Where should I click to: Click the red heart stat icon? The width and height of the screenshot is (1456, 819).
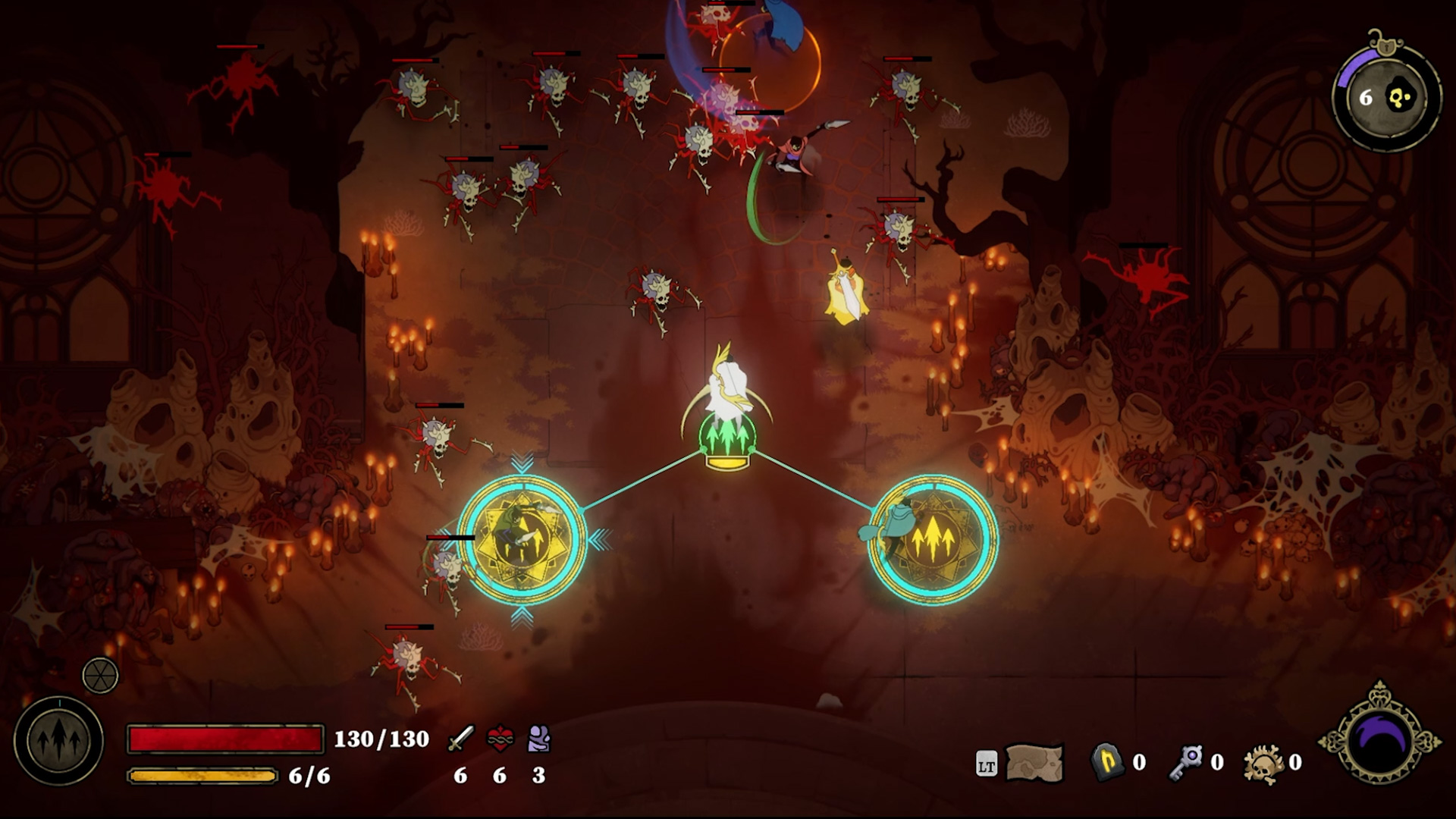500,739
